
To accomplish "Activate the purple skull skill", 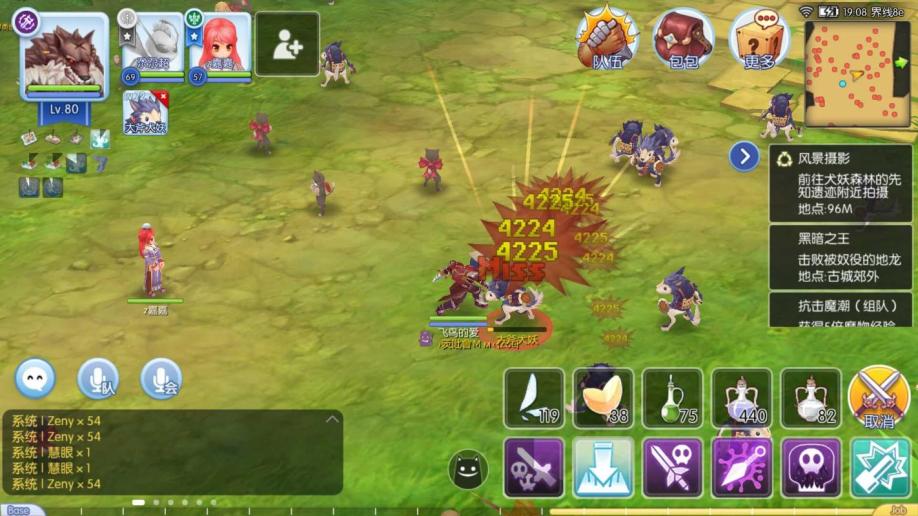I will click(811, 467).
